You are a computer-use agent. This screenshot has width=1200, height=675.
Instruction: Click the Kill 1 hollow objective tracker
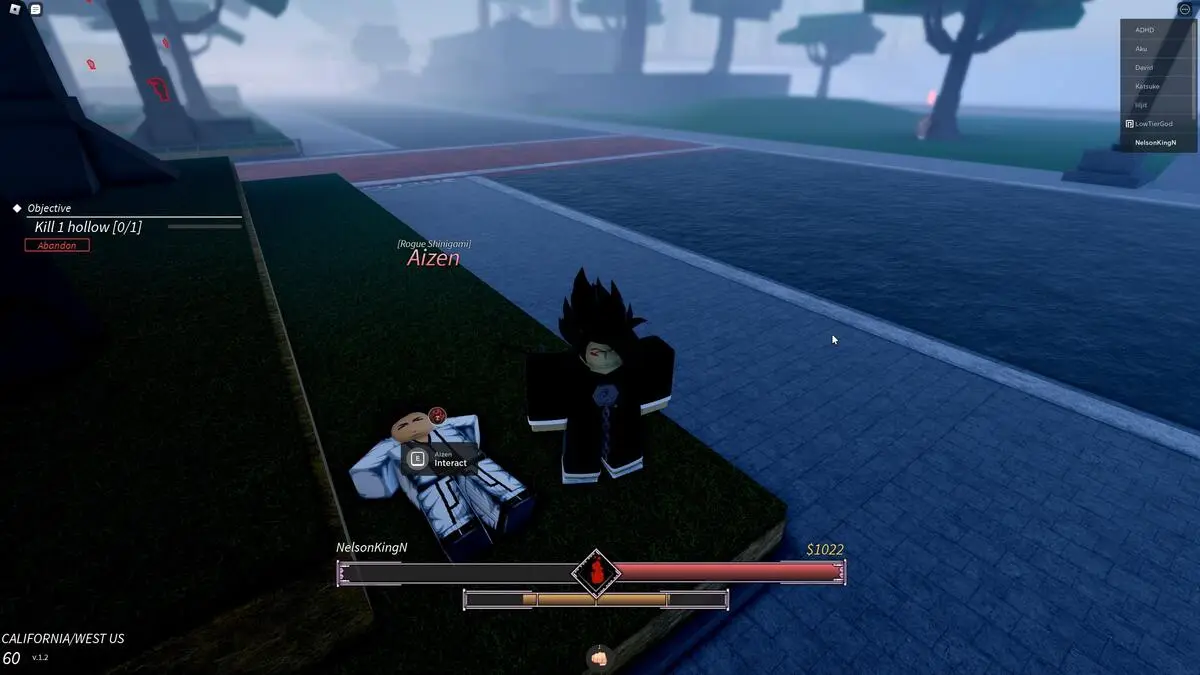coord(88,227)
